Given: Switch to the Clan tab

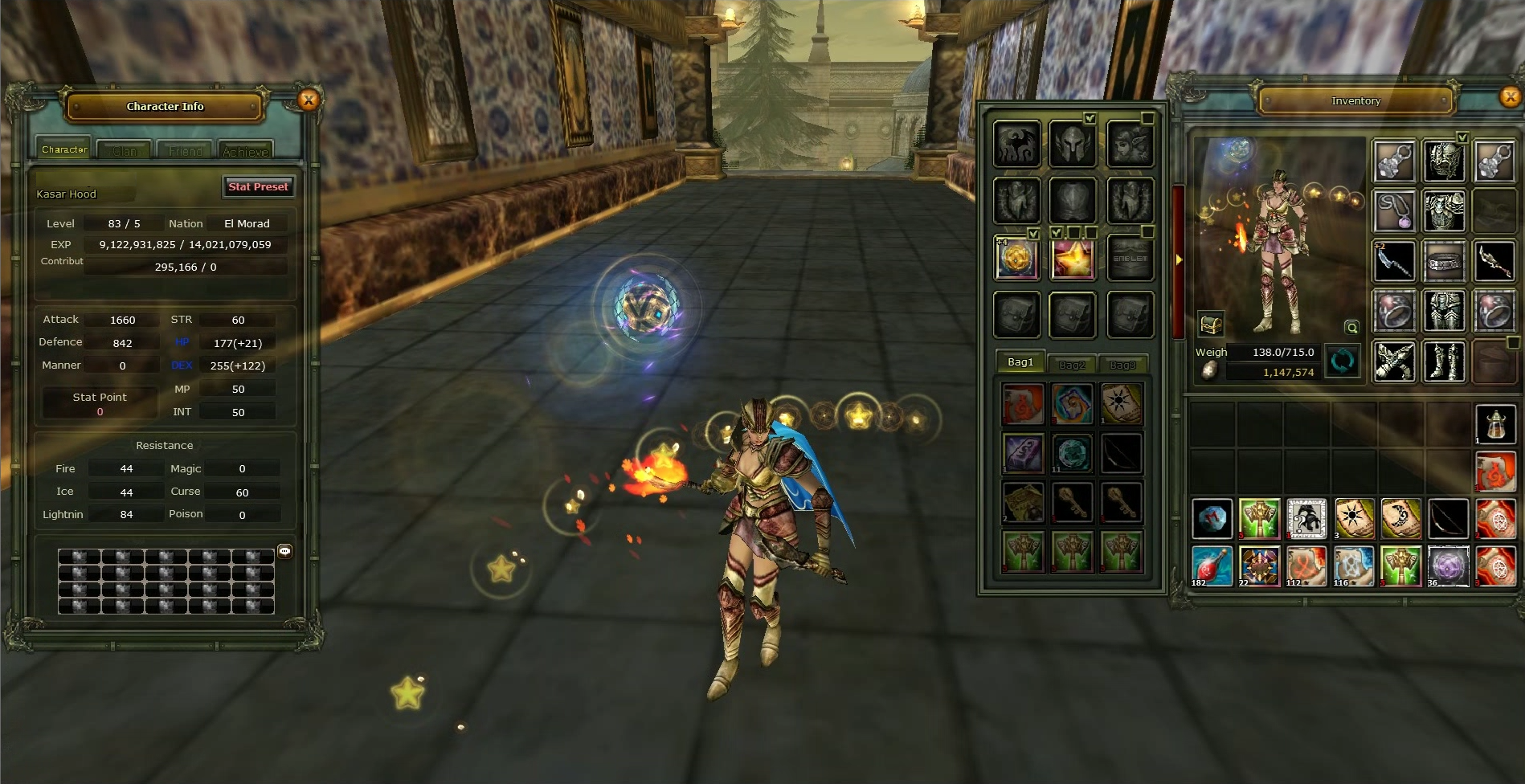Looking at the screenshot, I should click(x=125, y=151).
